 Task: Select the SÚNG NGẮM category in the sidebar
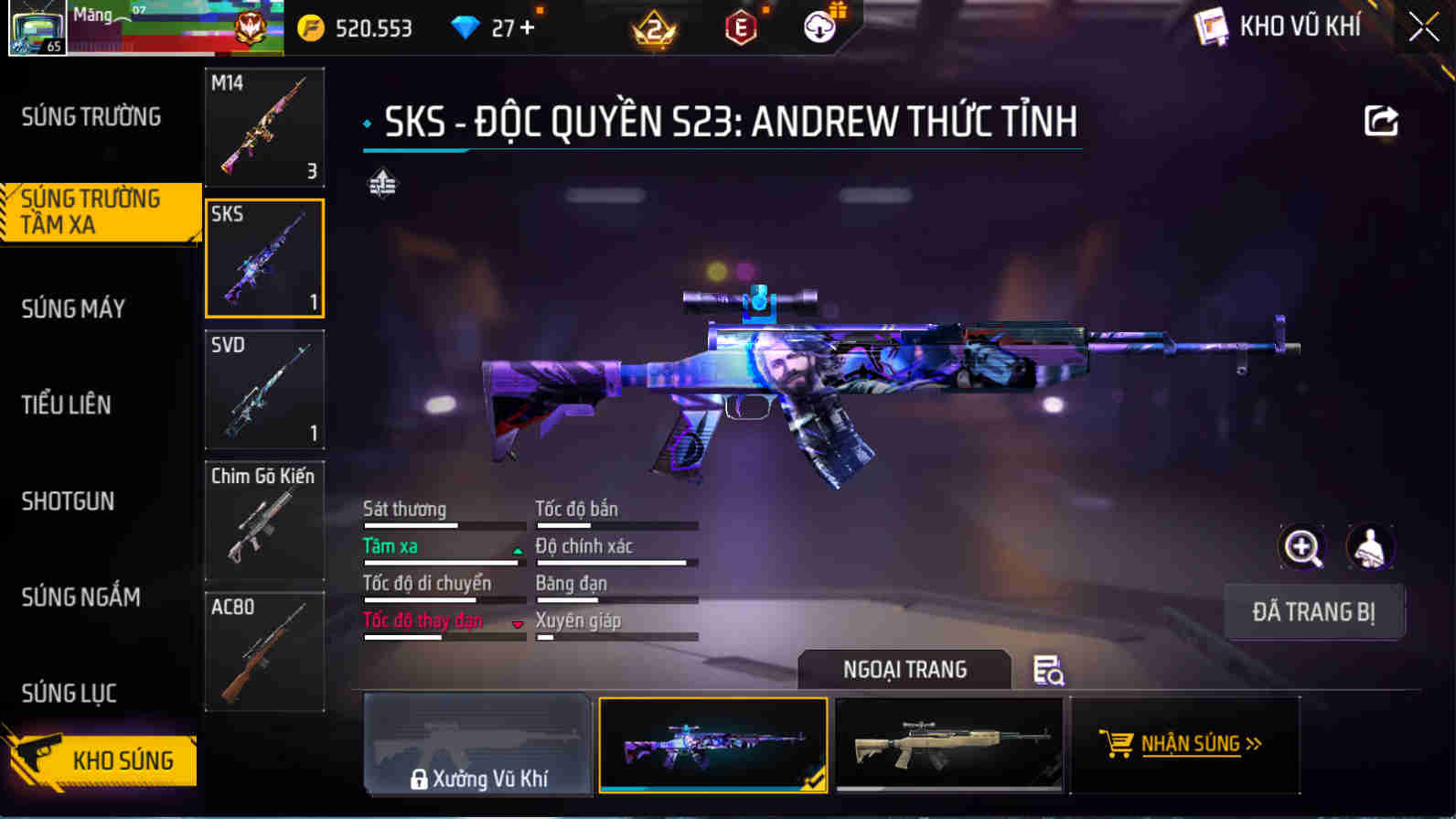[x=80, y=597]
